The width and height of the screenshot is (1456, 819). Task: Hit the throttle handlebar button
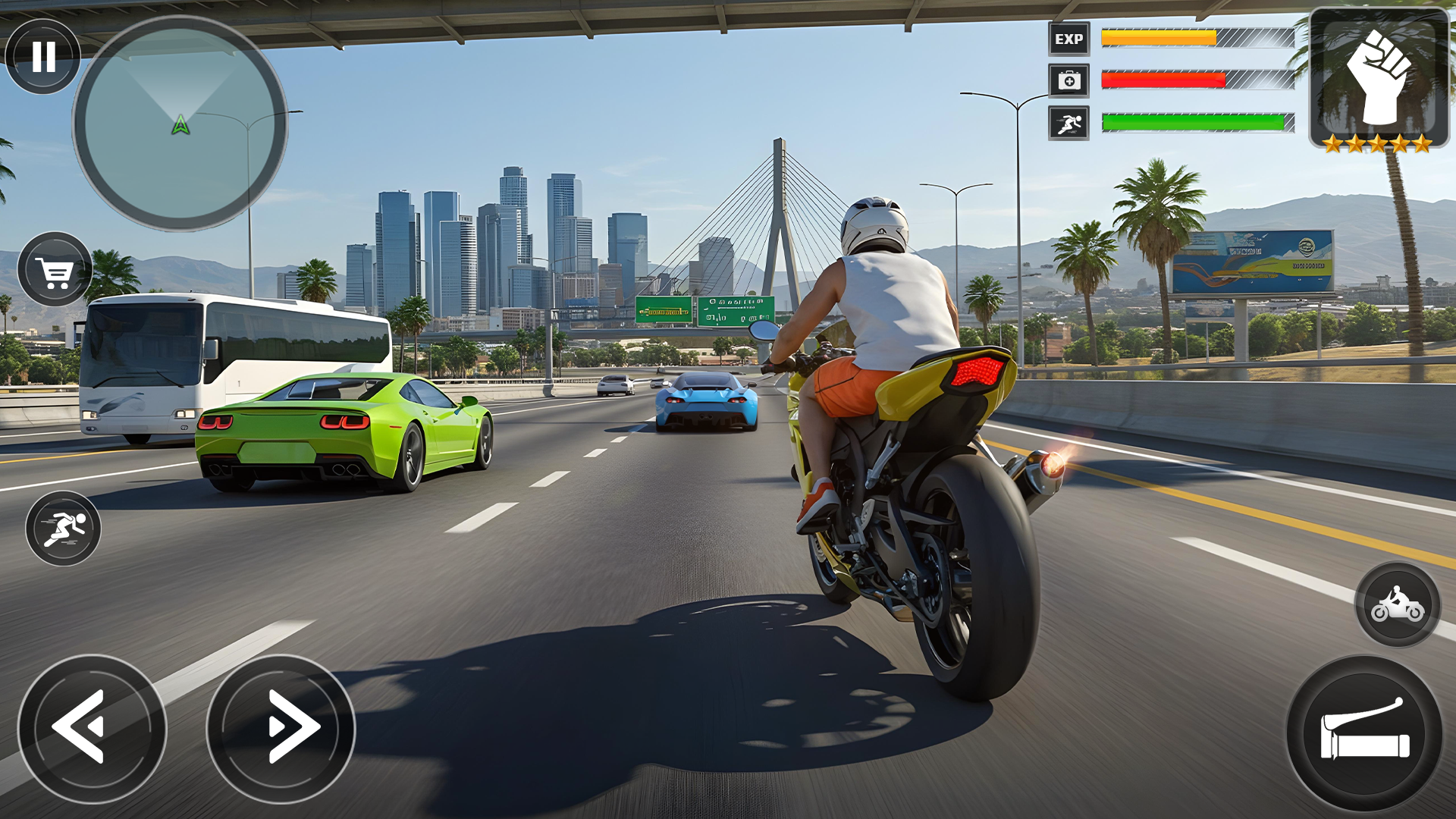[1364, 734]
